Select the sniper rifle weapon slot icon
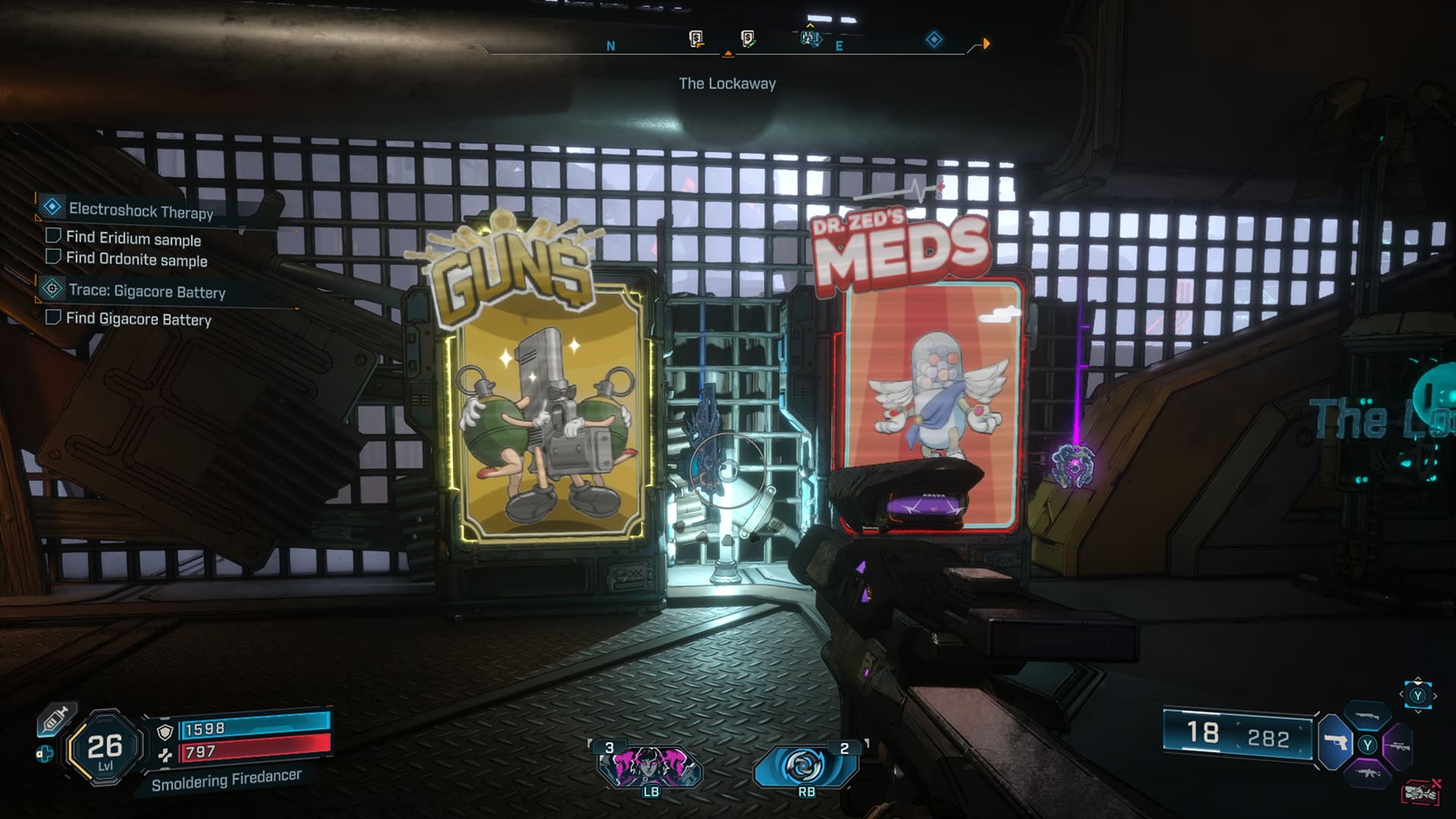 tap(1399, 746)
